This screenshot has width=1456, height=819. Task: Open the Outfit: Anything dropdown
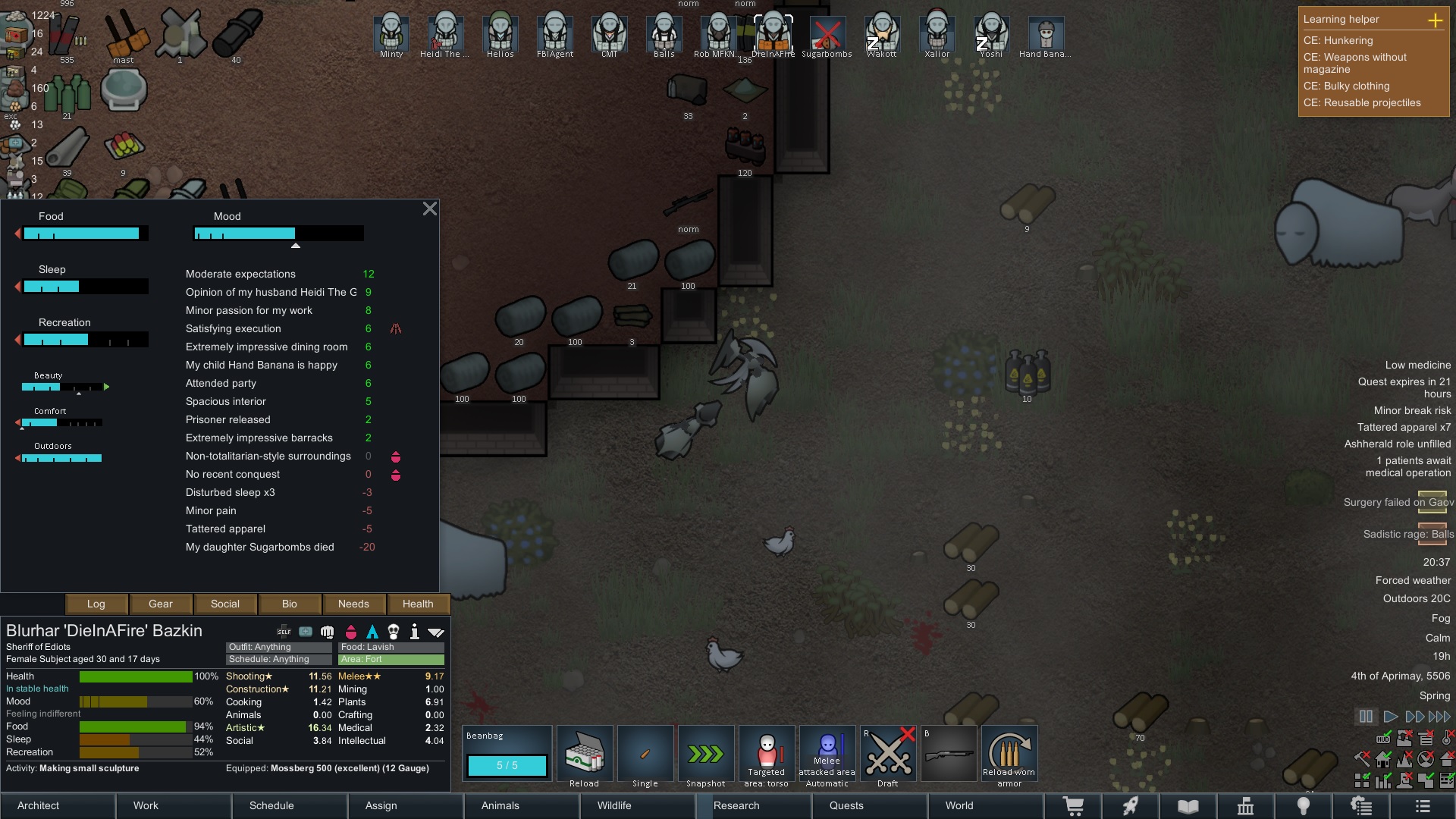pyautogui.click(x=278, y=647)
